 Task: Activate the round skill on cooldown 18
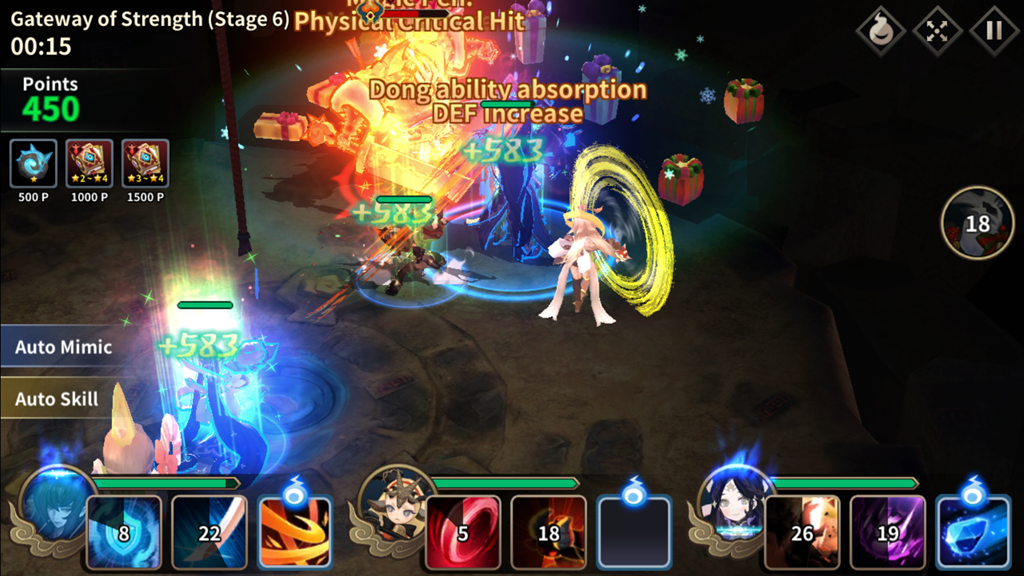tap(977, 223)
